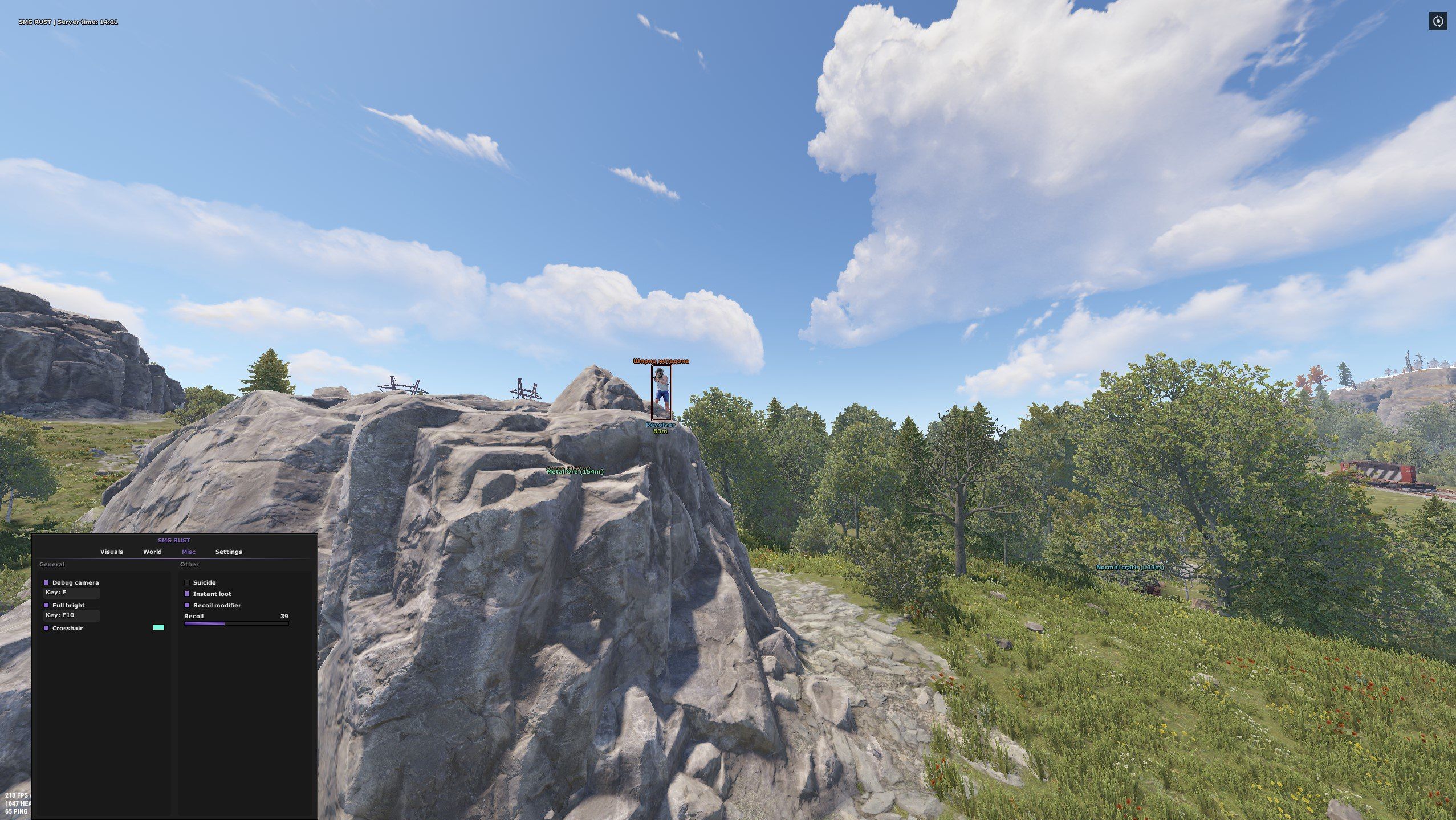Click the Recoil slider bar
The image size is (1456, 820).
(x=236, y=624)
